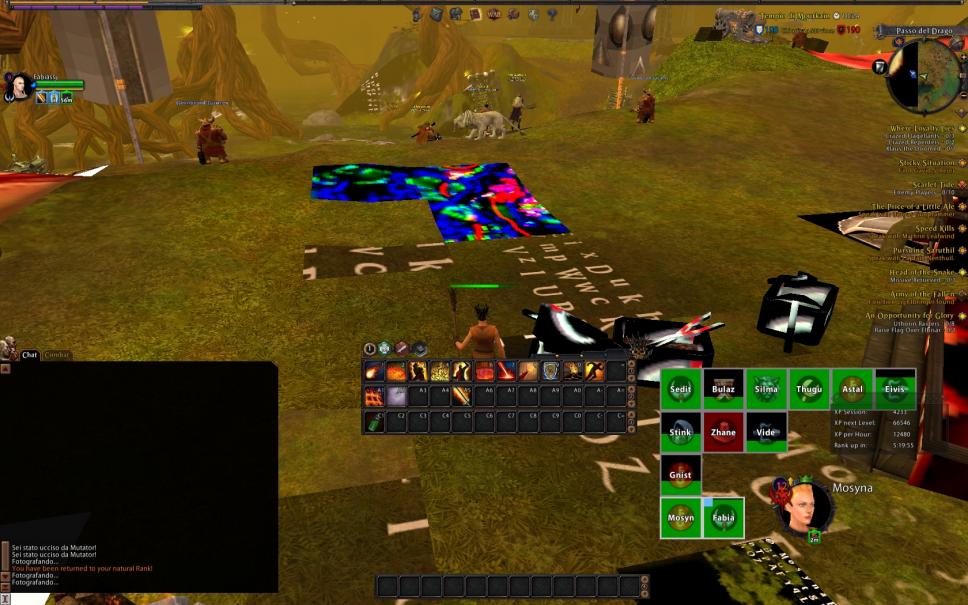Switch to the Combat tab
Image resolution: width=968 pixels, height=605 pixels.
pyautogui.click(x=58, y=355)
